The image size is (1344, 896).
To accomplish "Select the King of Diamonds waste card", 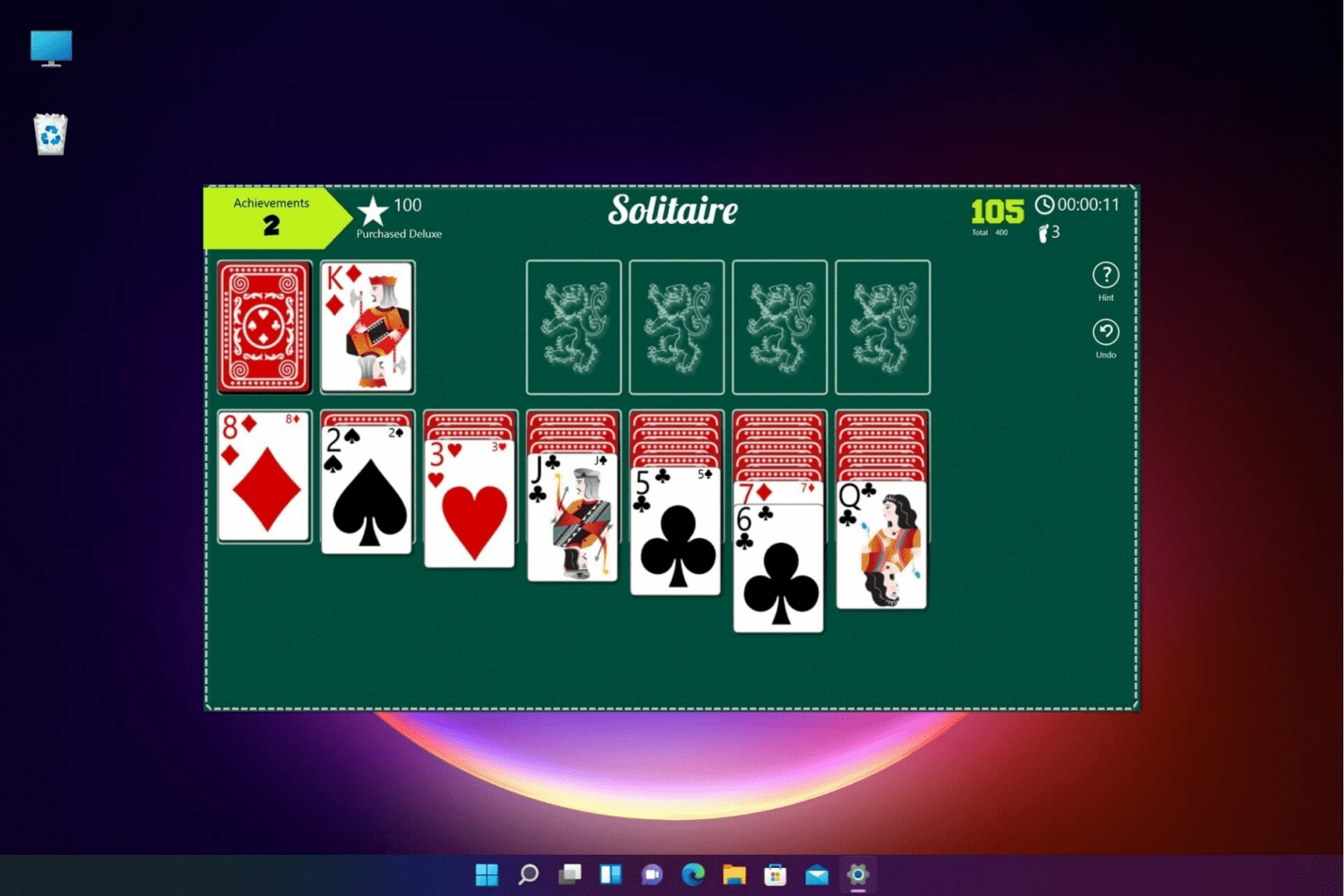I will pos(367,326).
